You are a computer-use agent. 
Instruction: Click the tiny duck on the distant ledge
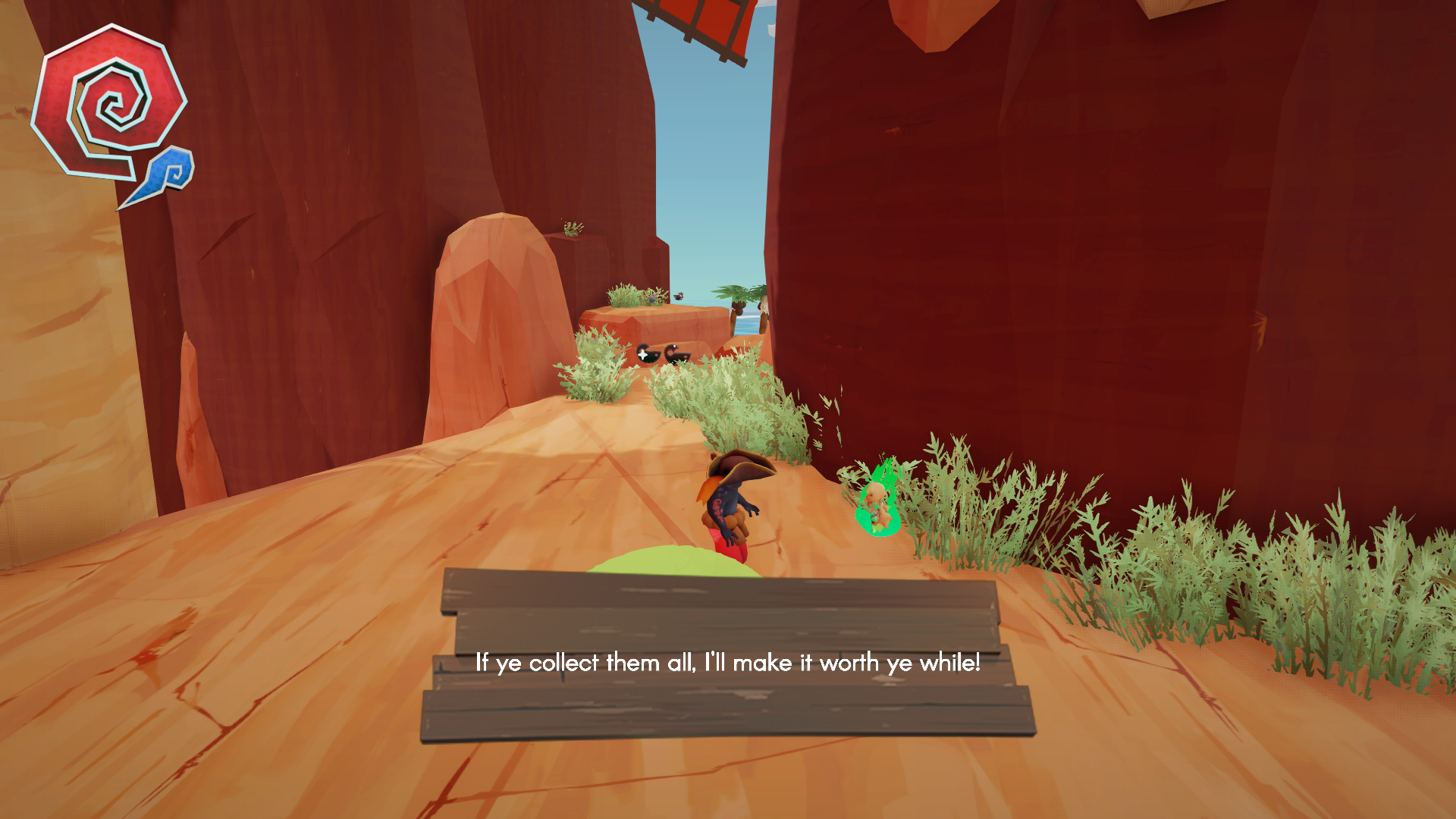click(651, 298)
